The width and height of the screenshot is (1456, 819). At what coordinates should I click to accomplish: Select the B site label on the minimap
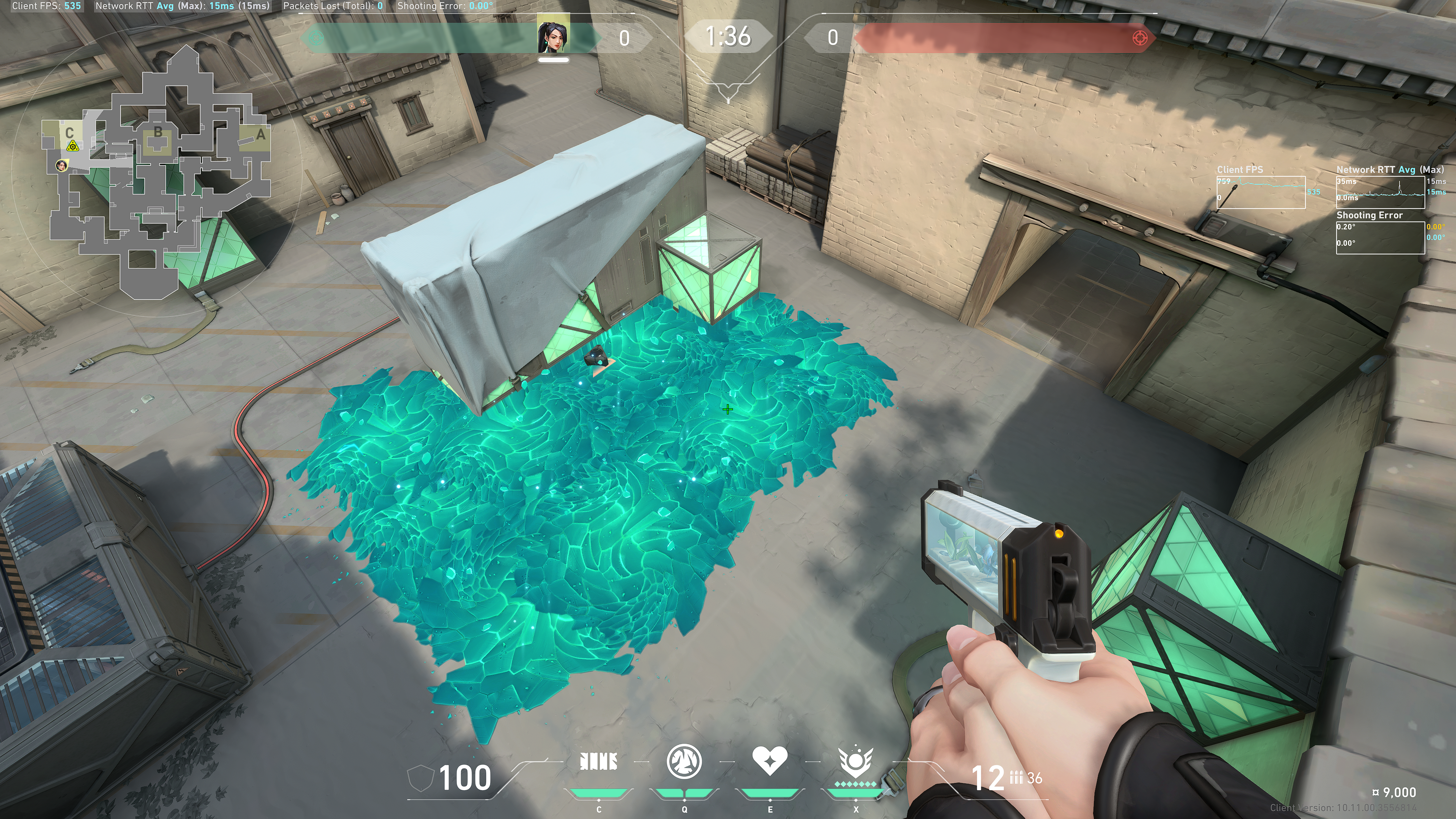tap(158, 132)
